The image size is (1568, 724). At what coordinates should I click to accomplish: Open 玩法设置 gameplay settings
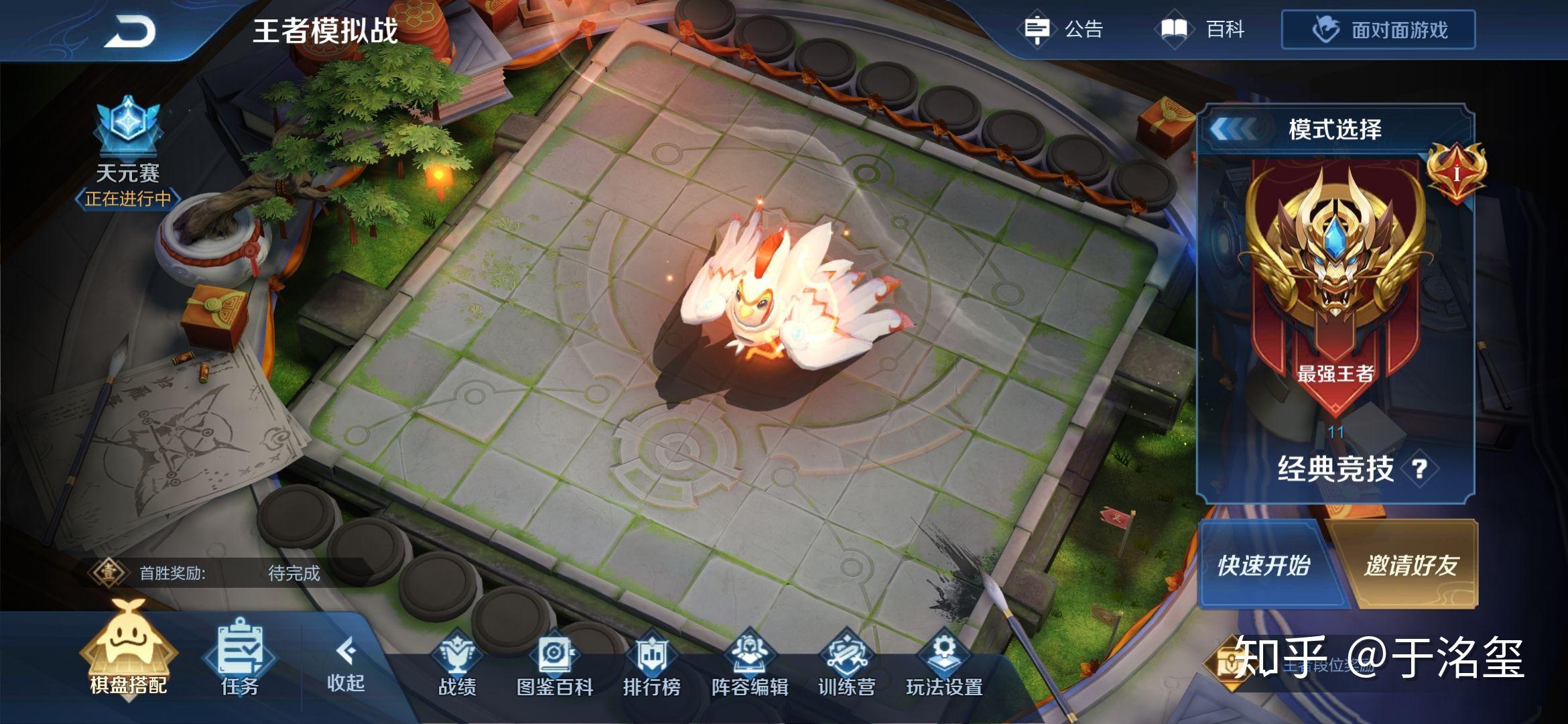click(943, 664)
